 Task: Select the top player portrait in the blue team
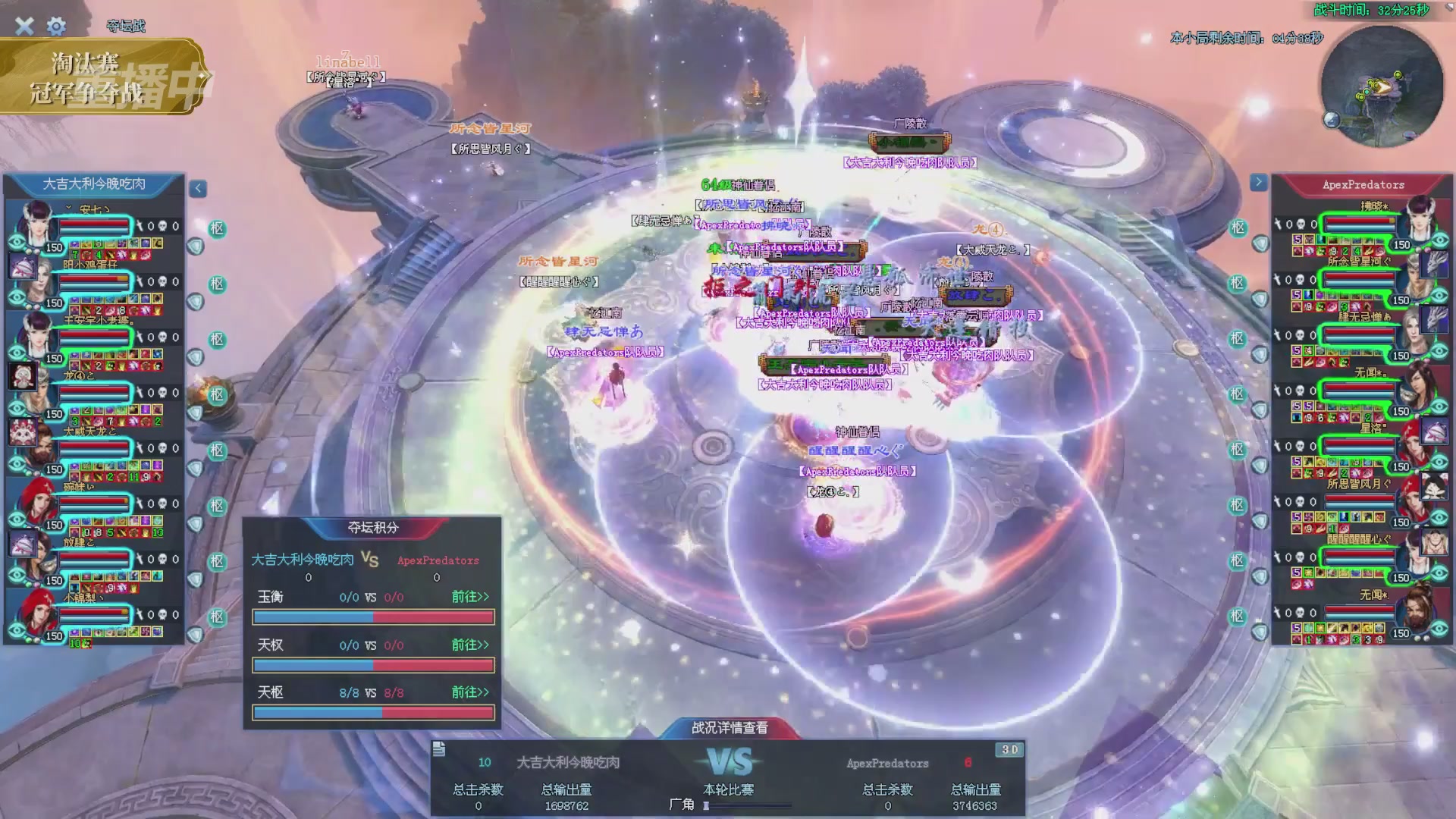pyautogui.click(x=35, y=220)
